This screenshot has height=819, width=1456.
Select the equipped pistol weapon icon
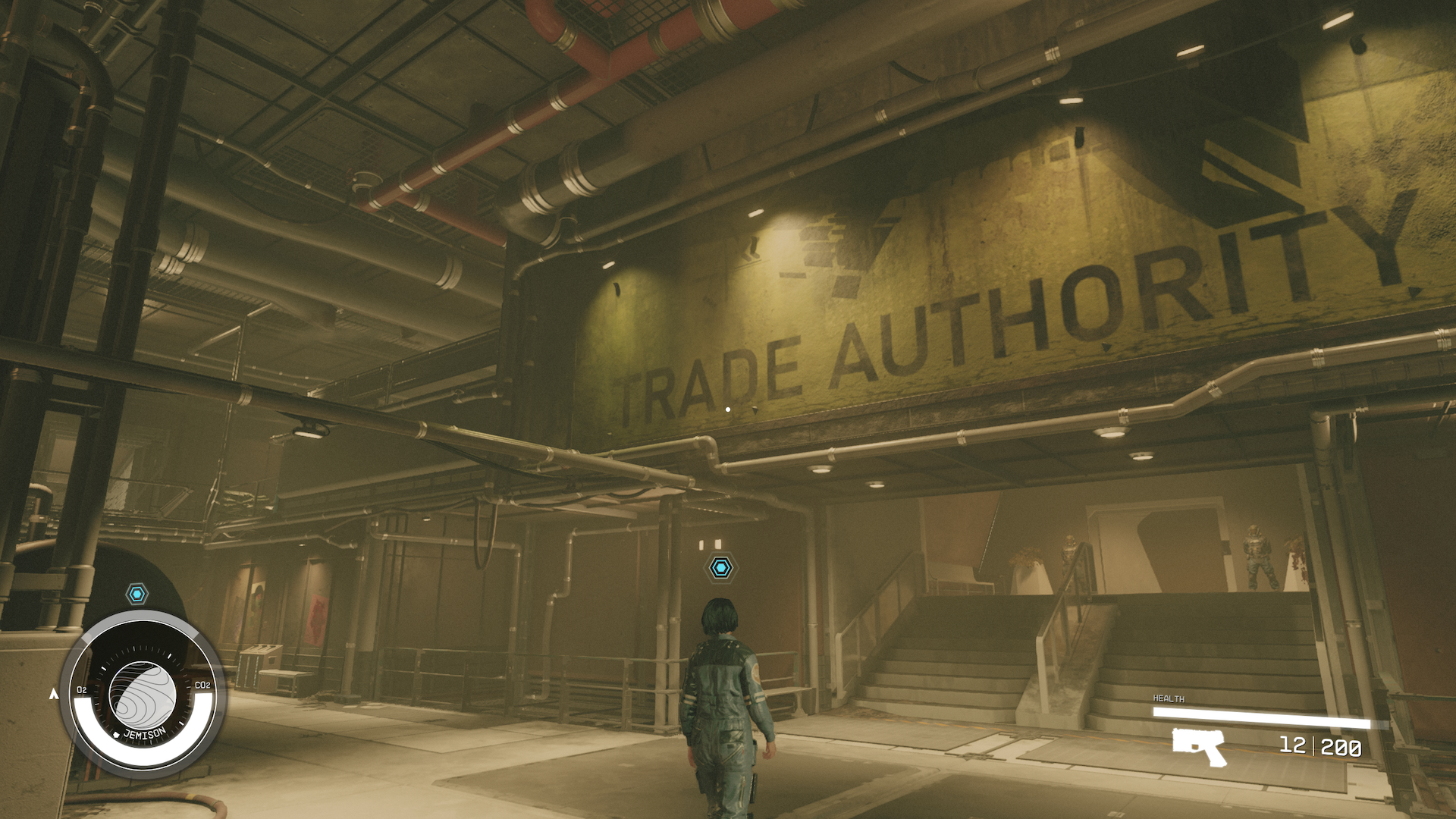click(1198, 746)
